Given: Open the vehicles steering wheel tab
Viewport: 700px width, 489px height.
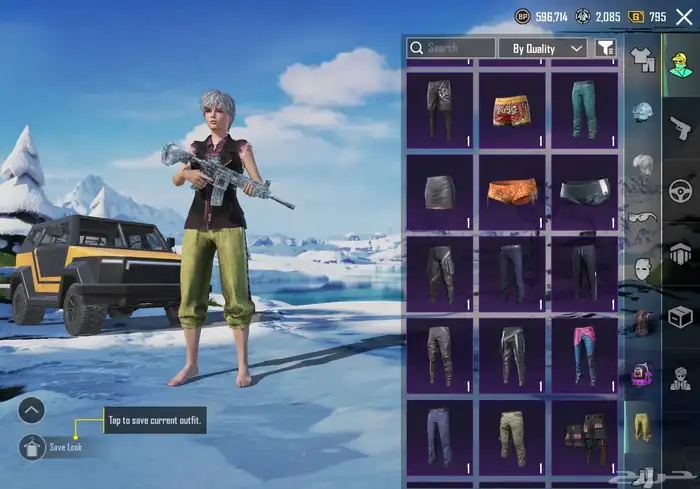Looking at the screenshot, I should [680, 190].
